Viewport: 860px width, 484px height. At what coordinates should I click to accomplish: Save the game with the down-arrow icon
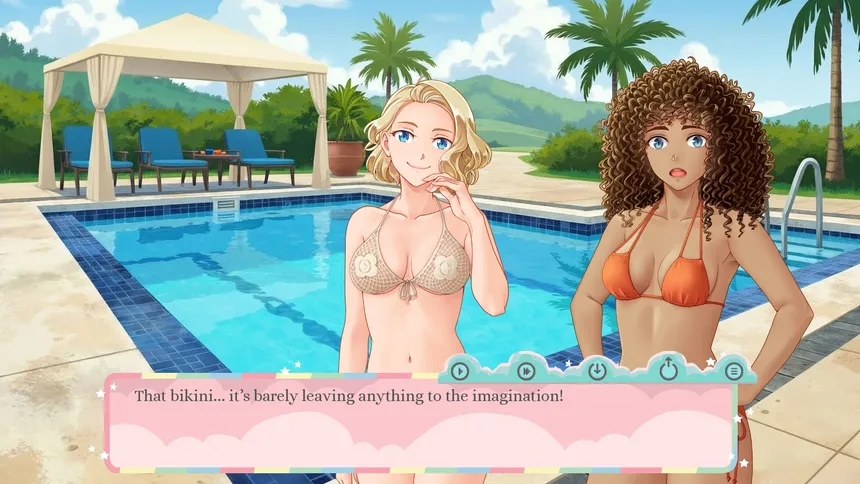tap(597, 371)
